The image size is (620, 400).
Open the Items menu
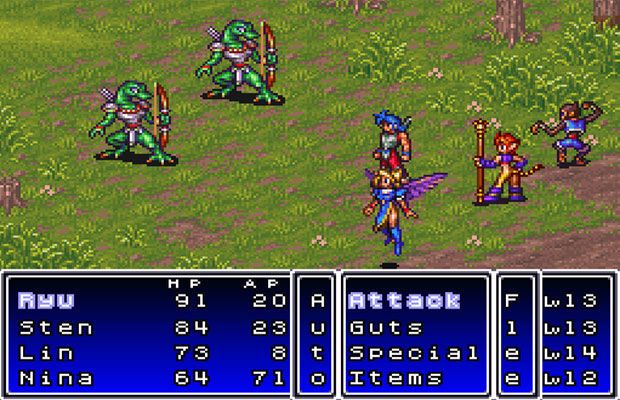[396, 378]
